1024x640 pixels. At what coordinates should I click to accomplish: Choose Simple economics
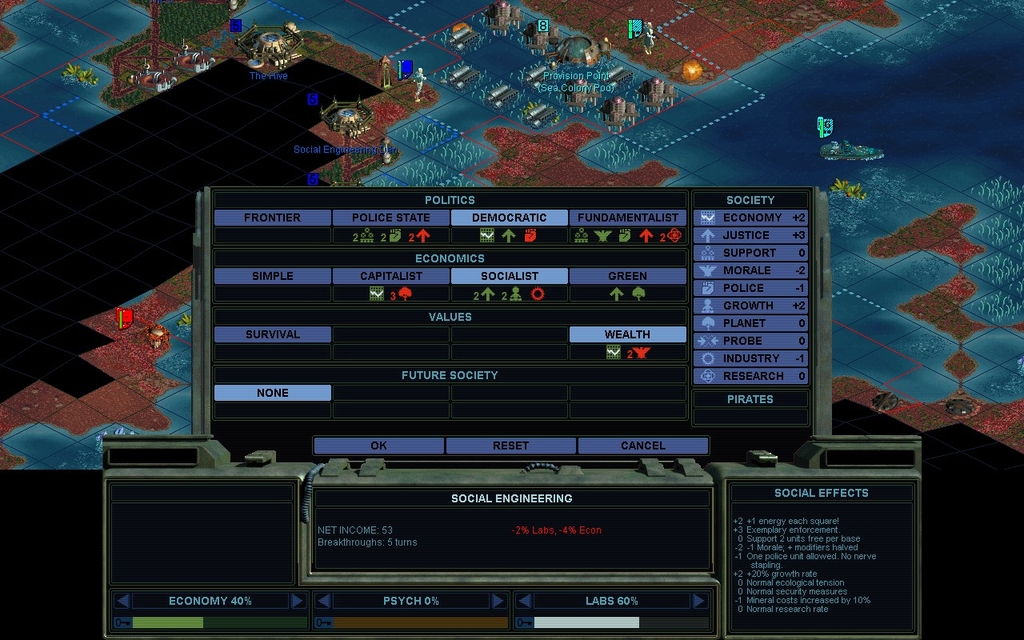point(272,276)
